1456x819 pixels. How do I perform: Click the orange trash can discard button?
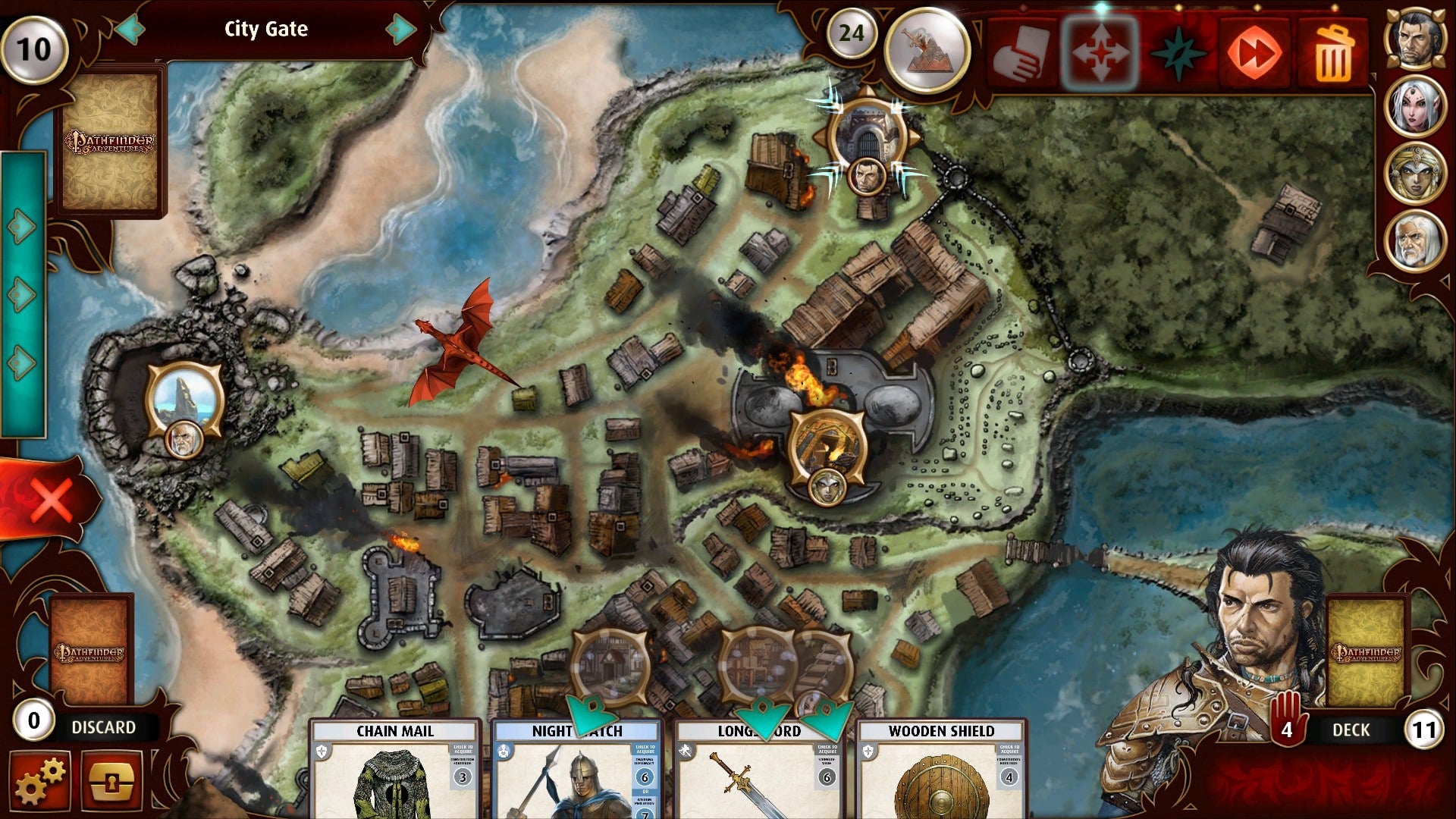point(1333,53)
